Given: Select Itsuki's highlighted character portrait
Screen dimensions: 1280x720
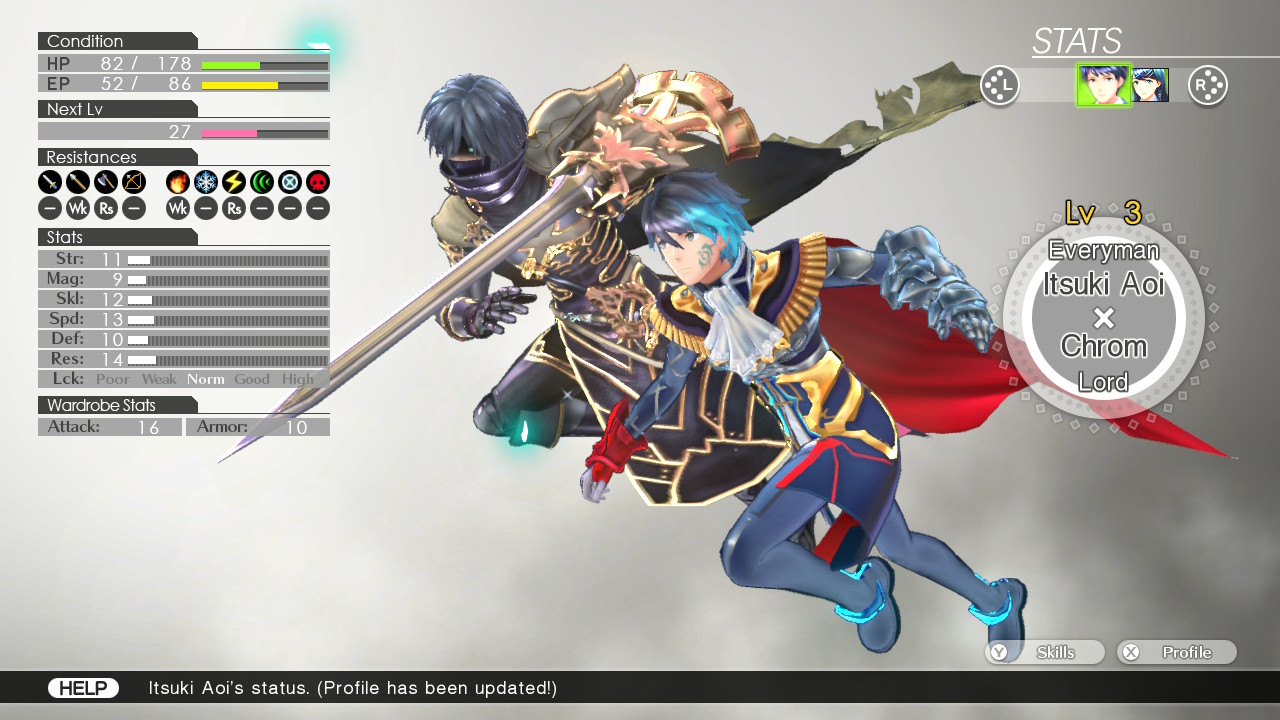Looking at the screenshot, I should (x=1103, y=85).
